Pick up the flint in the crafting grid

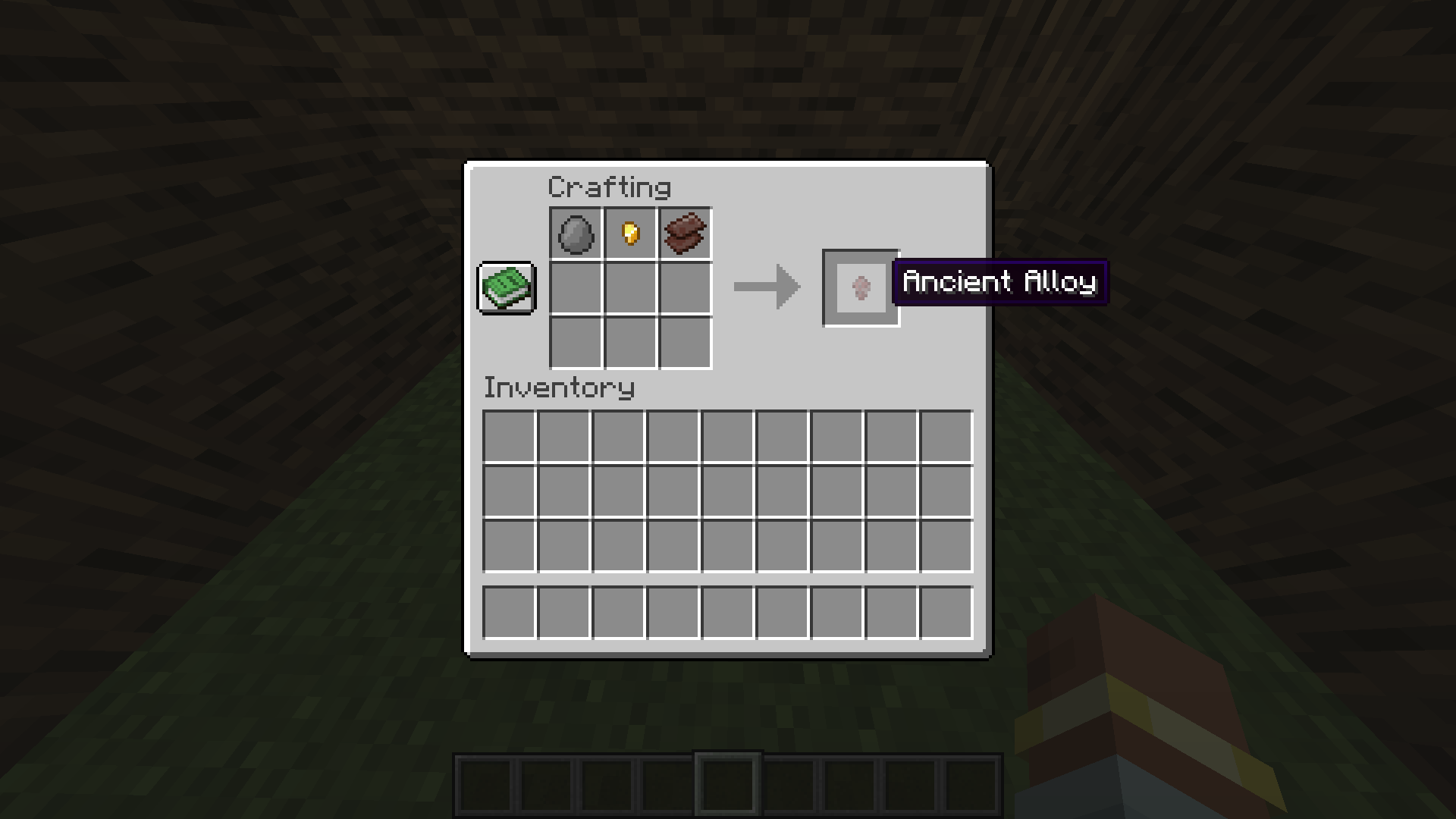pos(575,234)
